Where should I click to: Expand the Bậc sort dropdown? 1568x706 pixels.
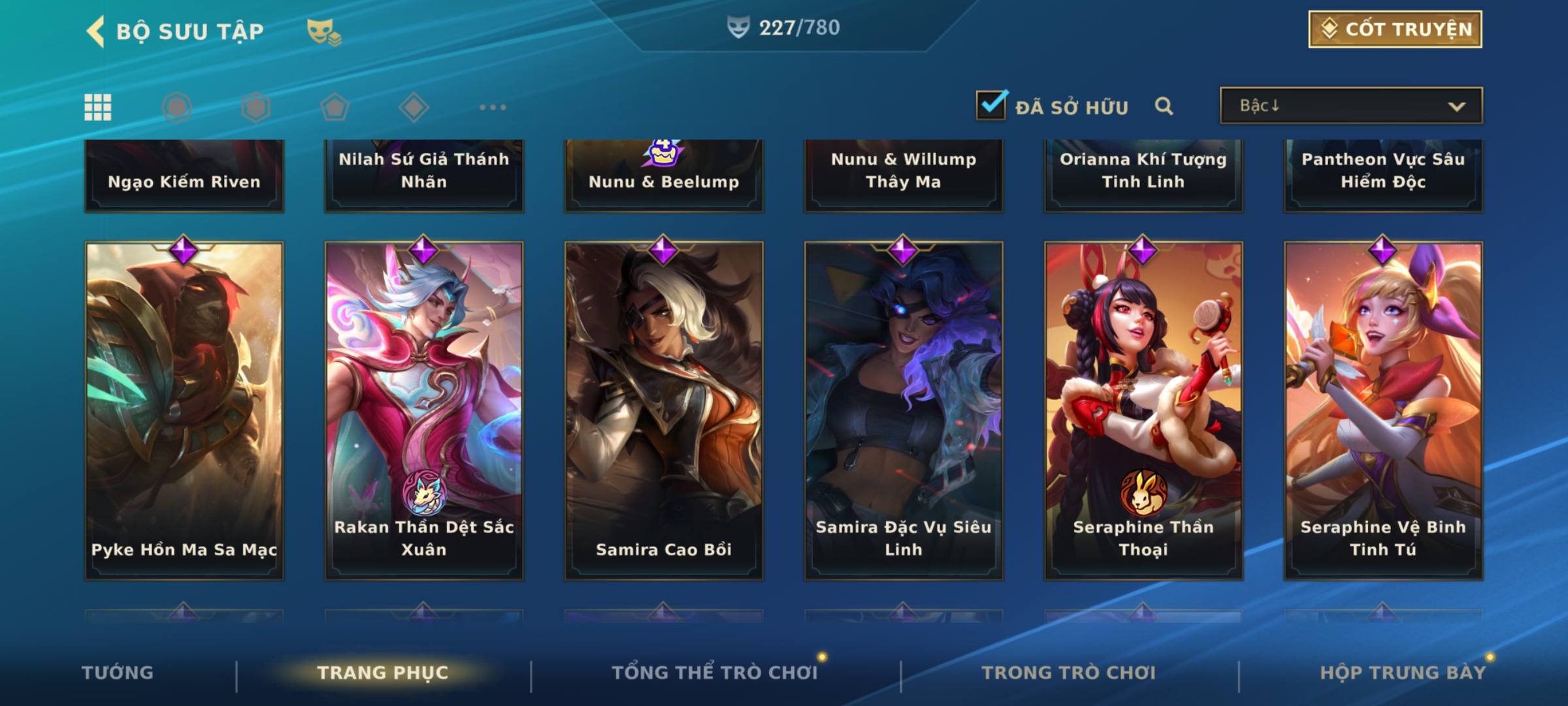1350,106
